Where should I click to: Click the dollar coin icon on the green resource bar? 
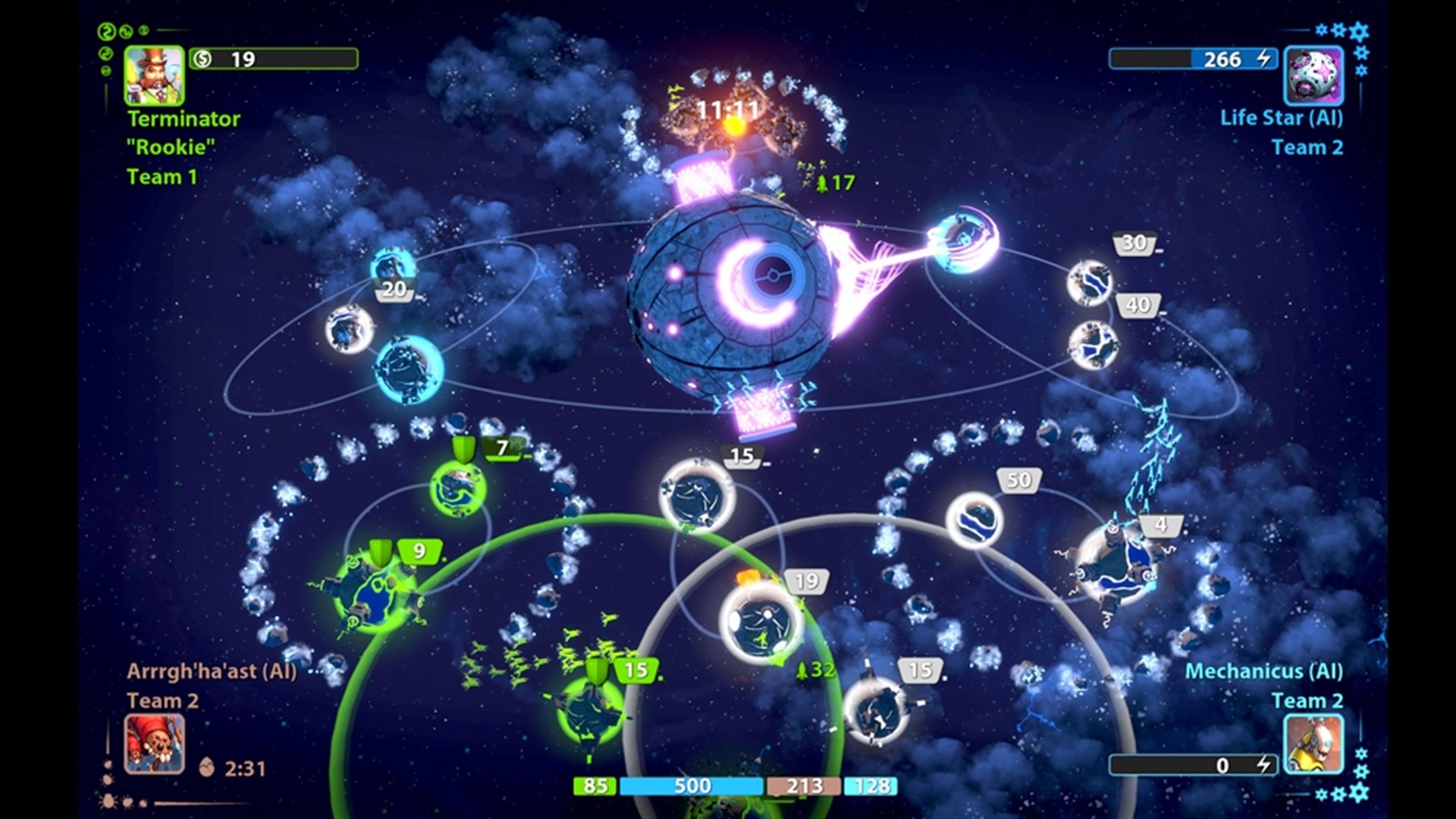pos(202,57)
